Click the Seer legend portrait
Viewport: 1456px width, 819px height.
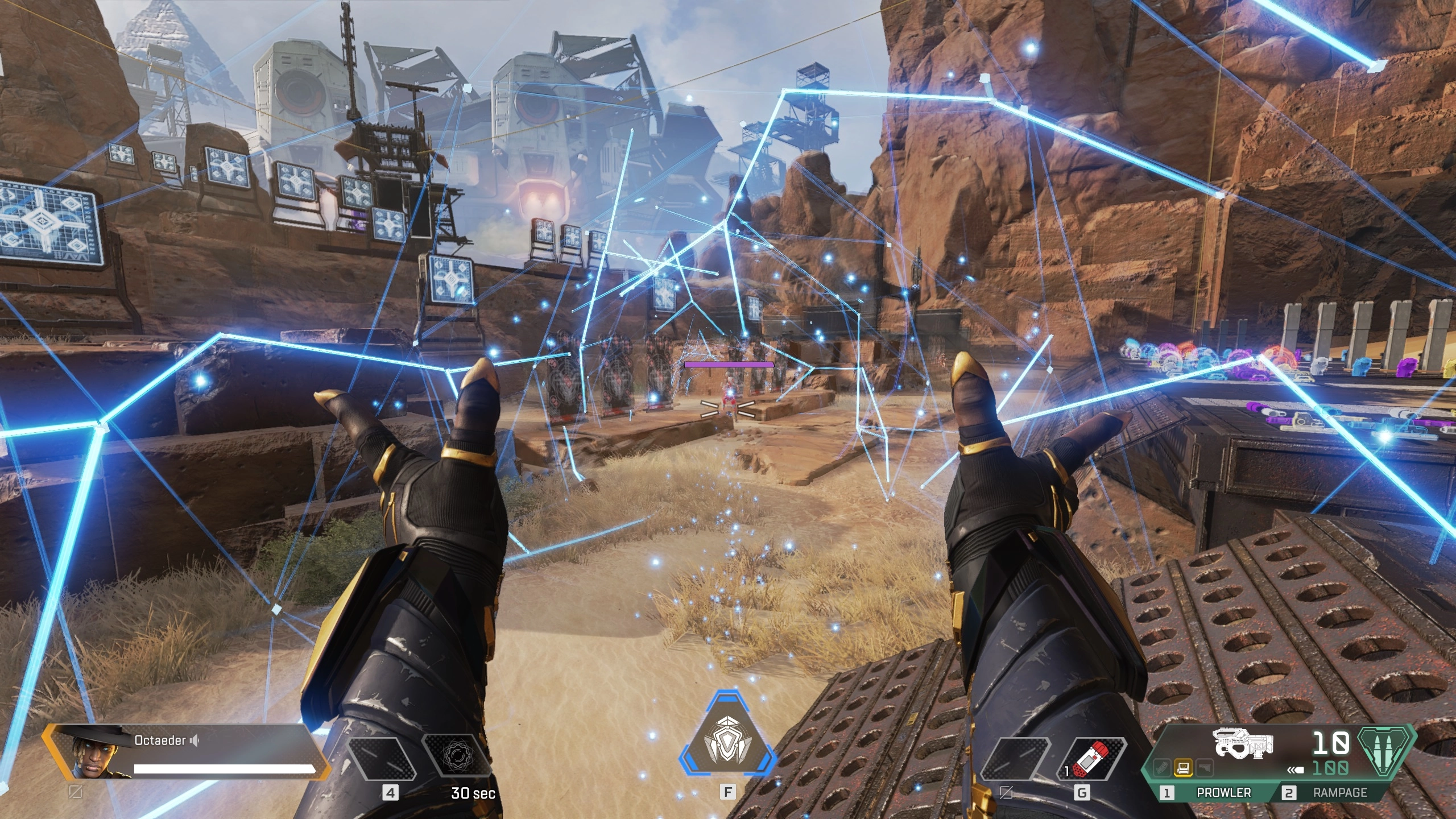point(91,752)
